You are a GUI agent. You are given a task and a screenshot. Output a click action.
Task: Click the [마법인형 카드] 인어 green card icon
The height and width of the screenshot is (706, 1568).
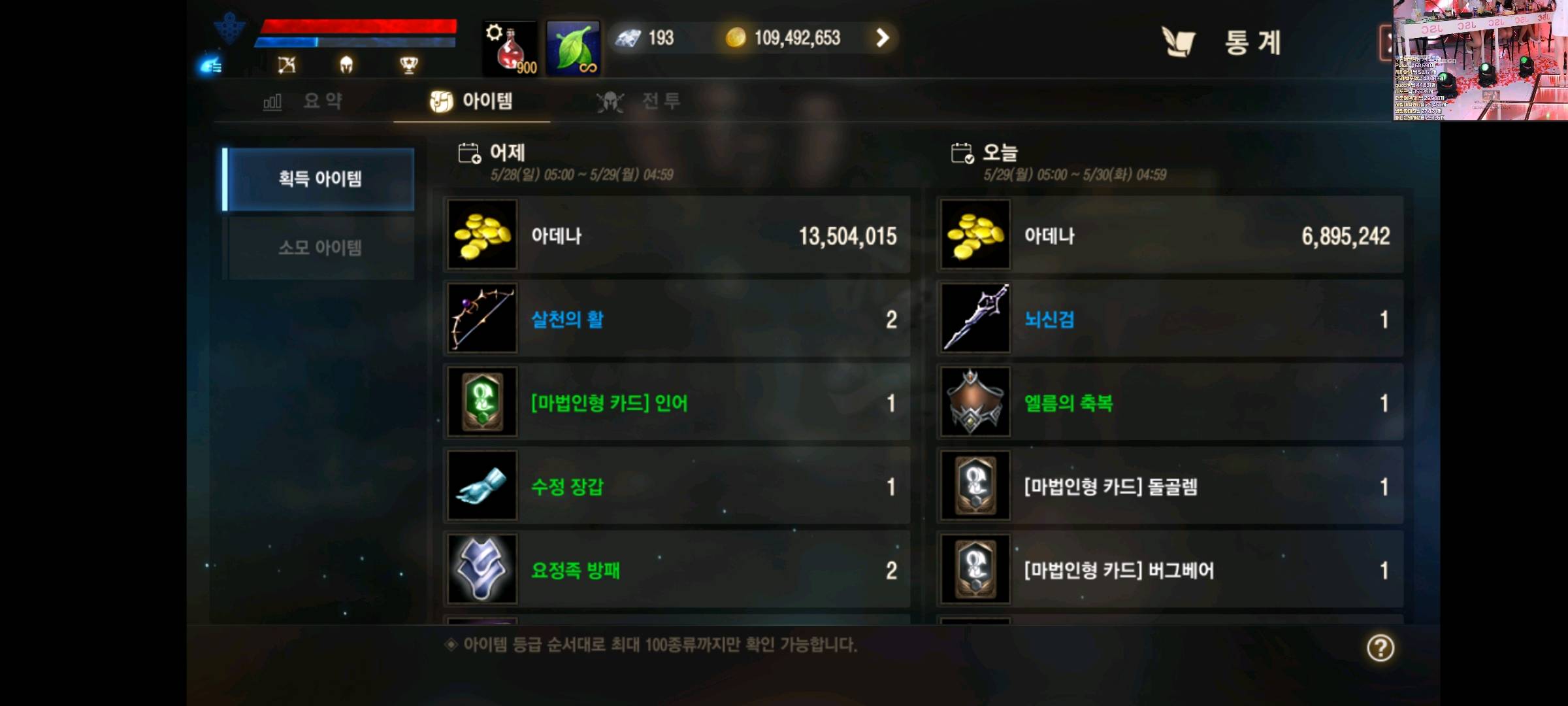tap(482, 402)
